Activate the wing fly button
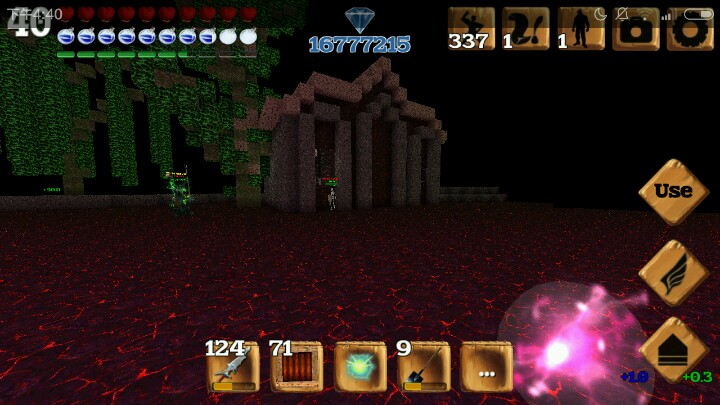The height and width of the screenshot is (405, 720). pyautogui.click(x=673, y=272)
